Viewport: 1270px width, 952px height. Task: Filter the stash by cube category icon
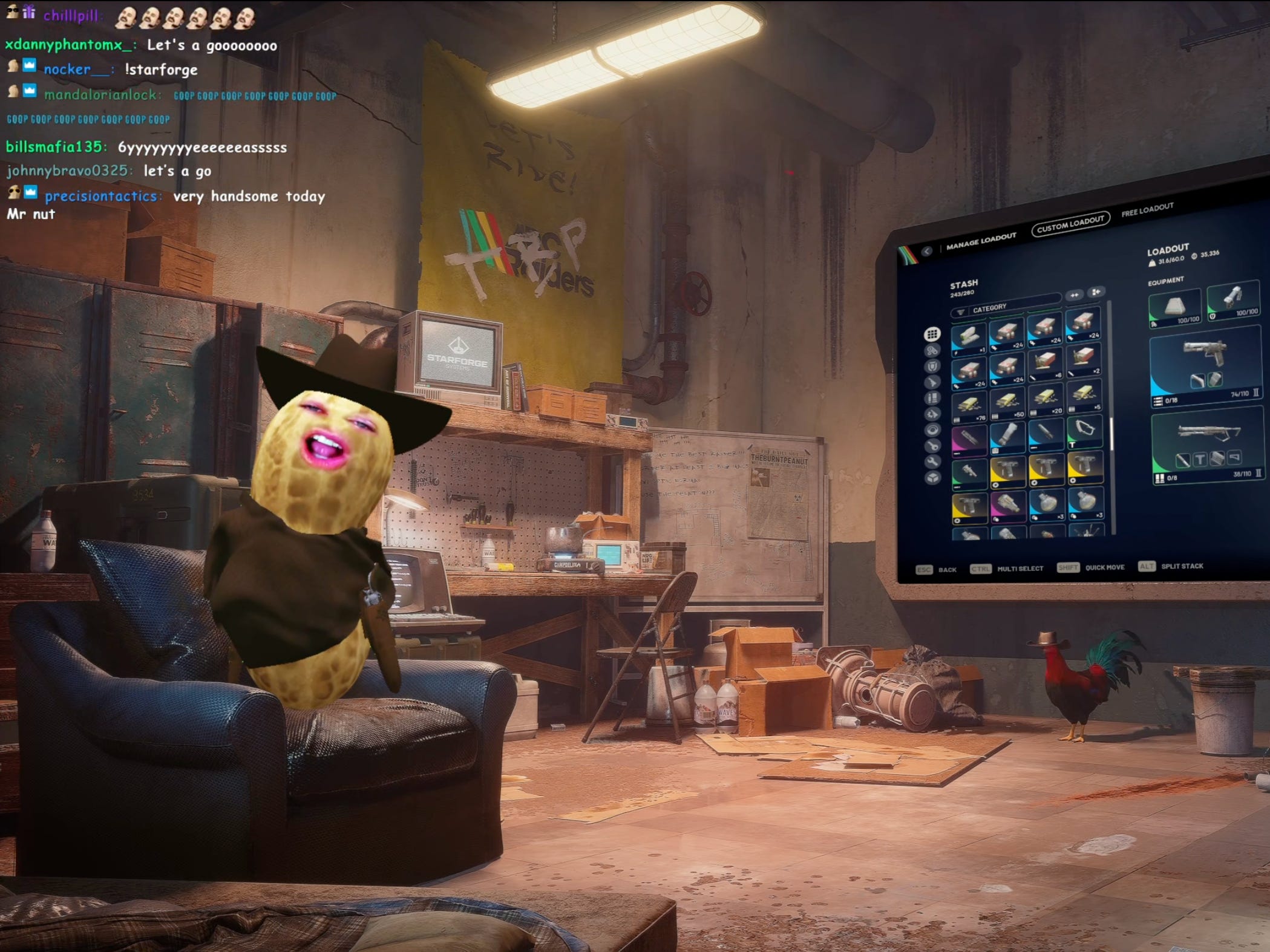932,478
